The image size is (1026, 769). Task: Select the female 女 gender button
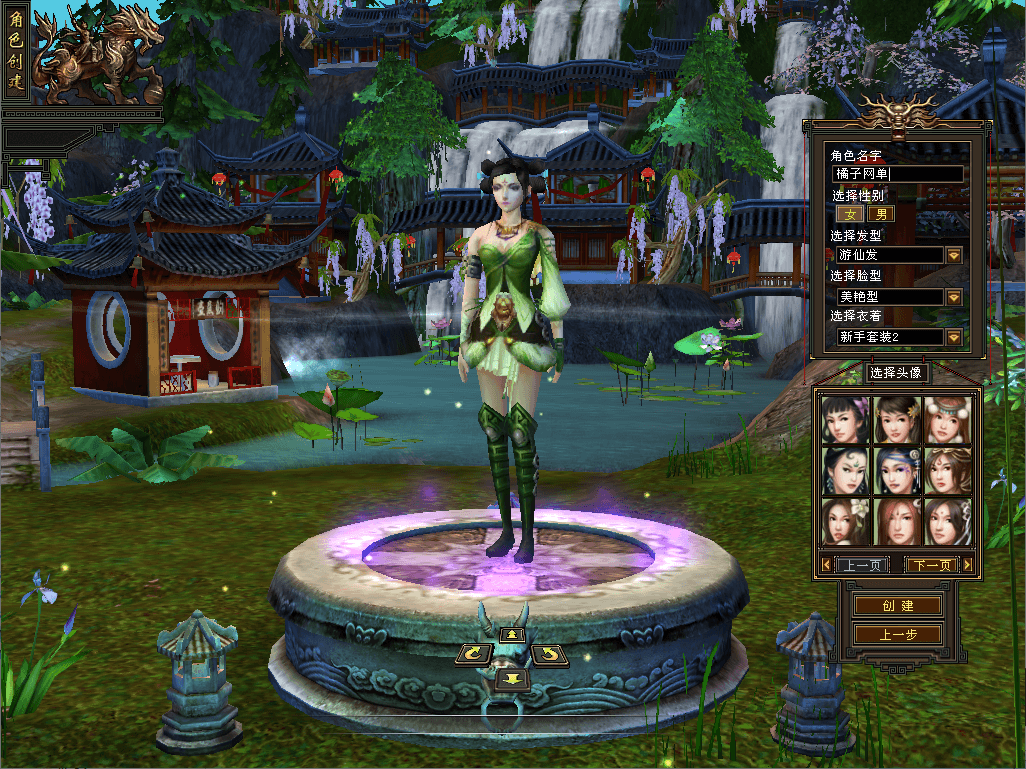[850, 213]
